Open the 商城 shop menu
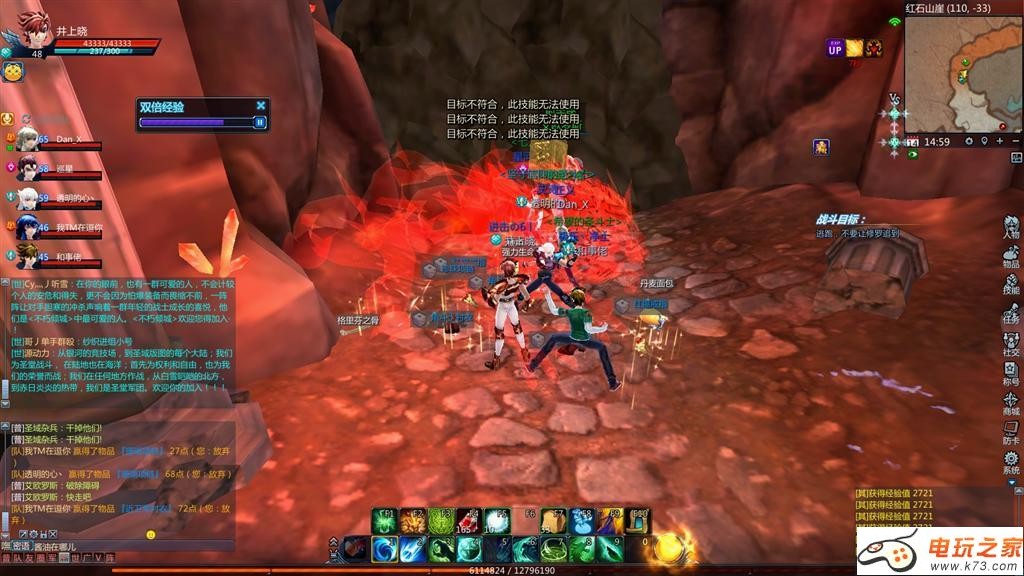Screen dimensions: 1024x576 pyautogui.click(x=1011, y=403)
